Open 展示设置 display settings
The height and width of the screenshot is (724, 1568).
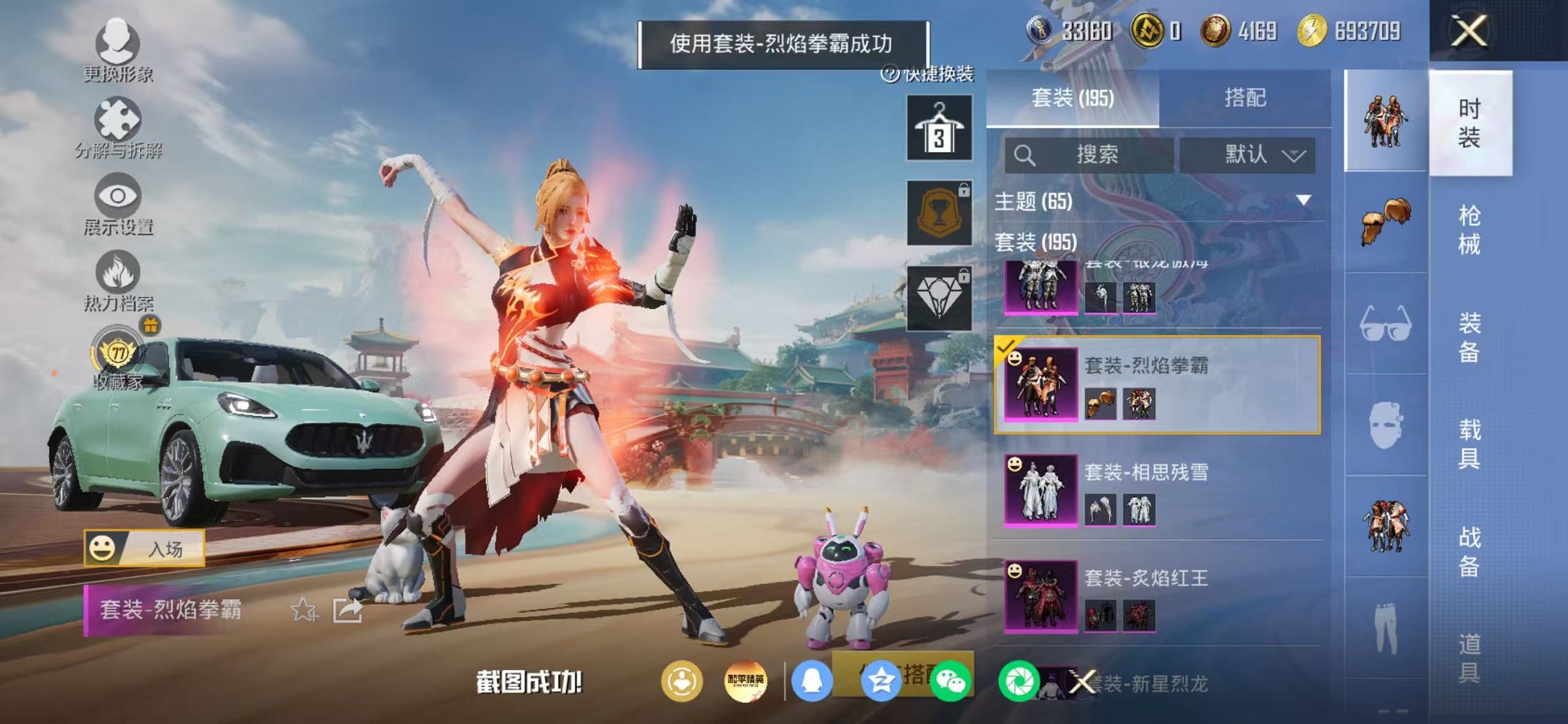coord(117,195)
